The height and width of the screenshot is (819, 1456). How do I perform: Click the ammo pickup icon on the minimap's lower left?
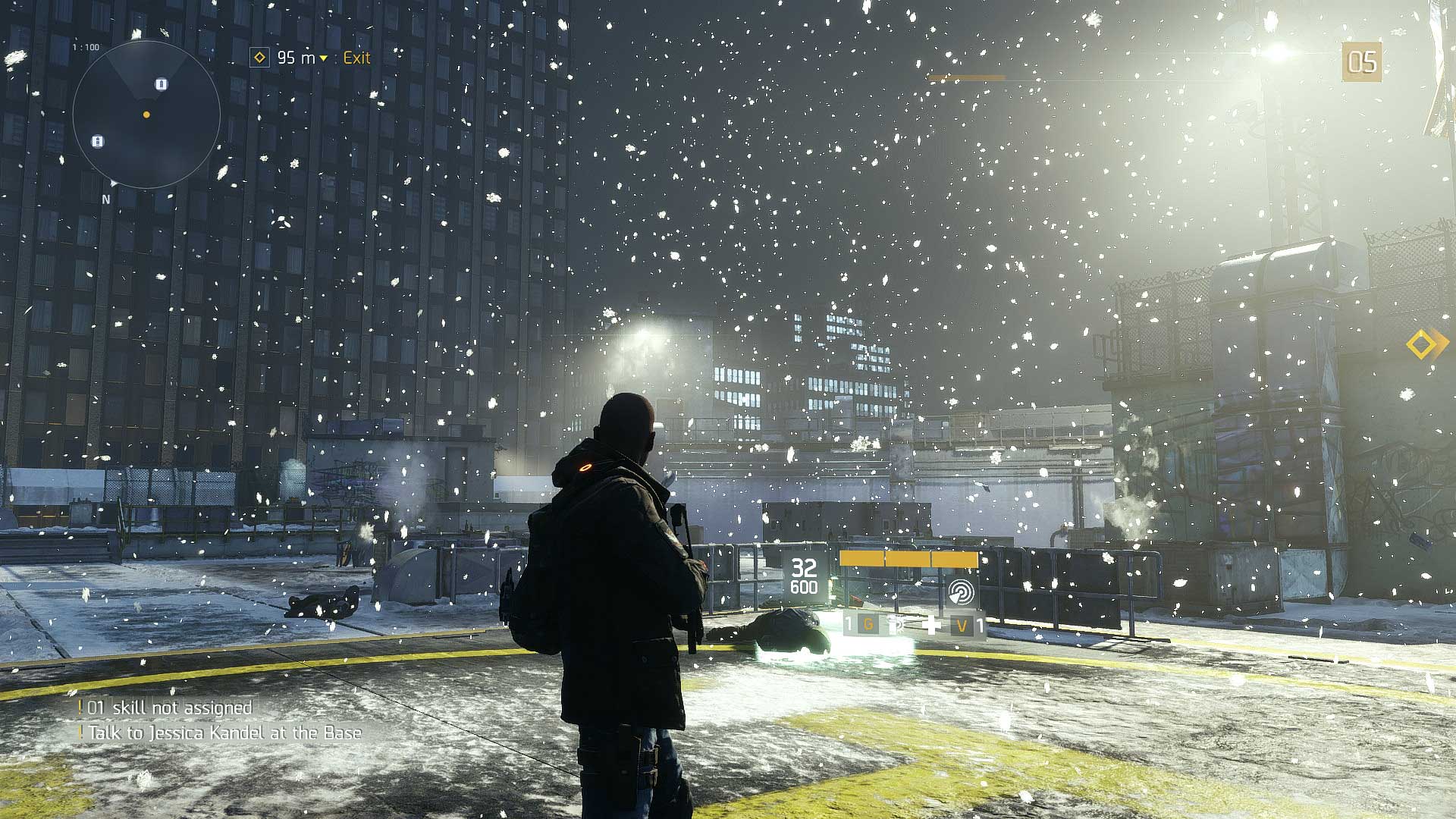[96, 141]
